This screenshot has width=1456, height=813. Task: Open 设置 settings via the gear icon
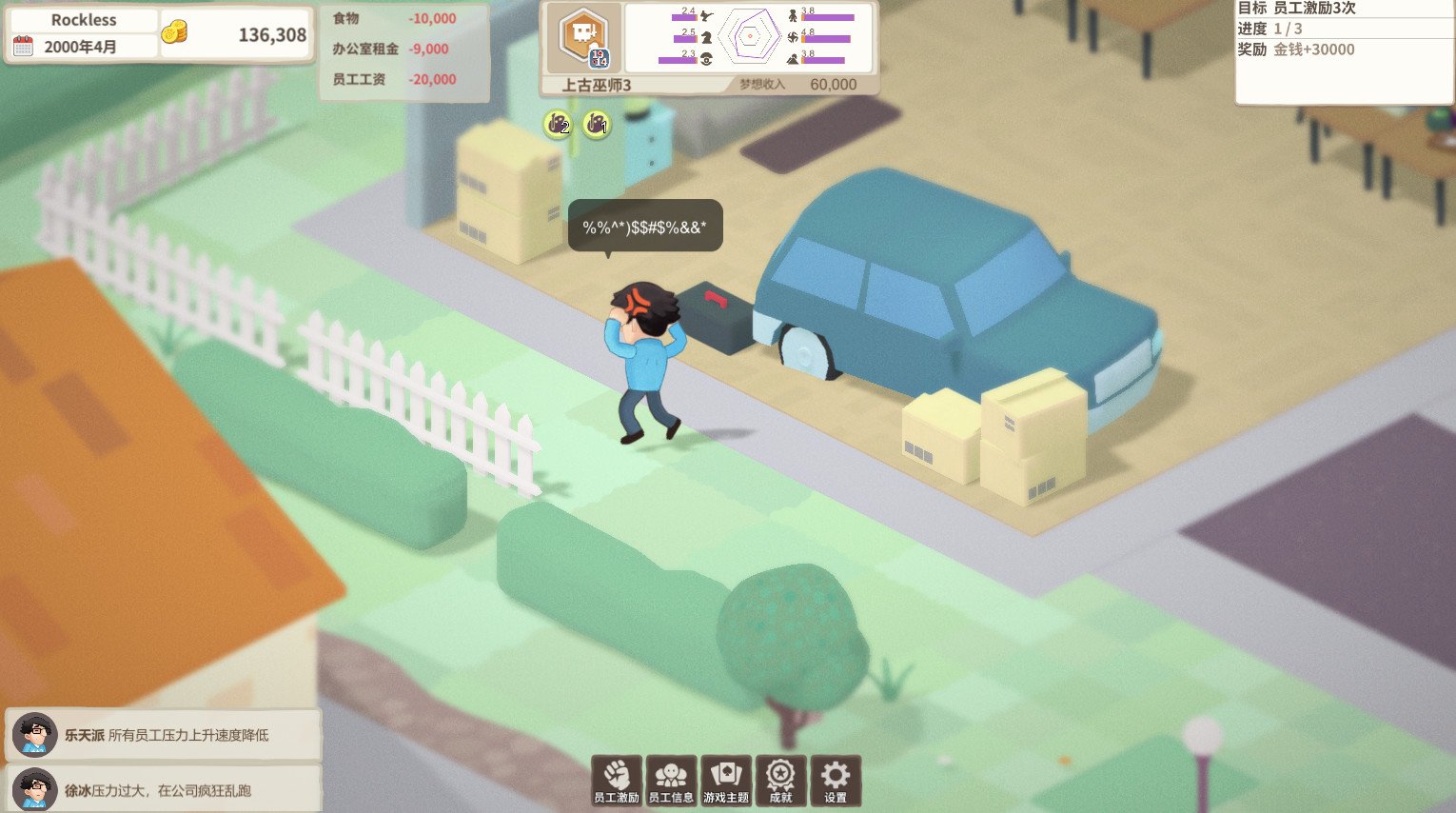coord(836,780)
